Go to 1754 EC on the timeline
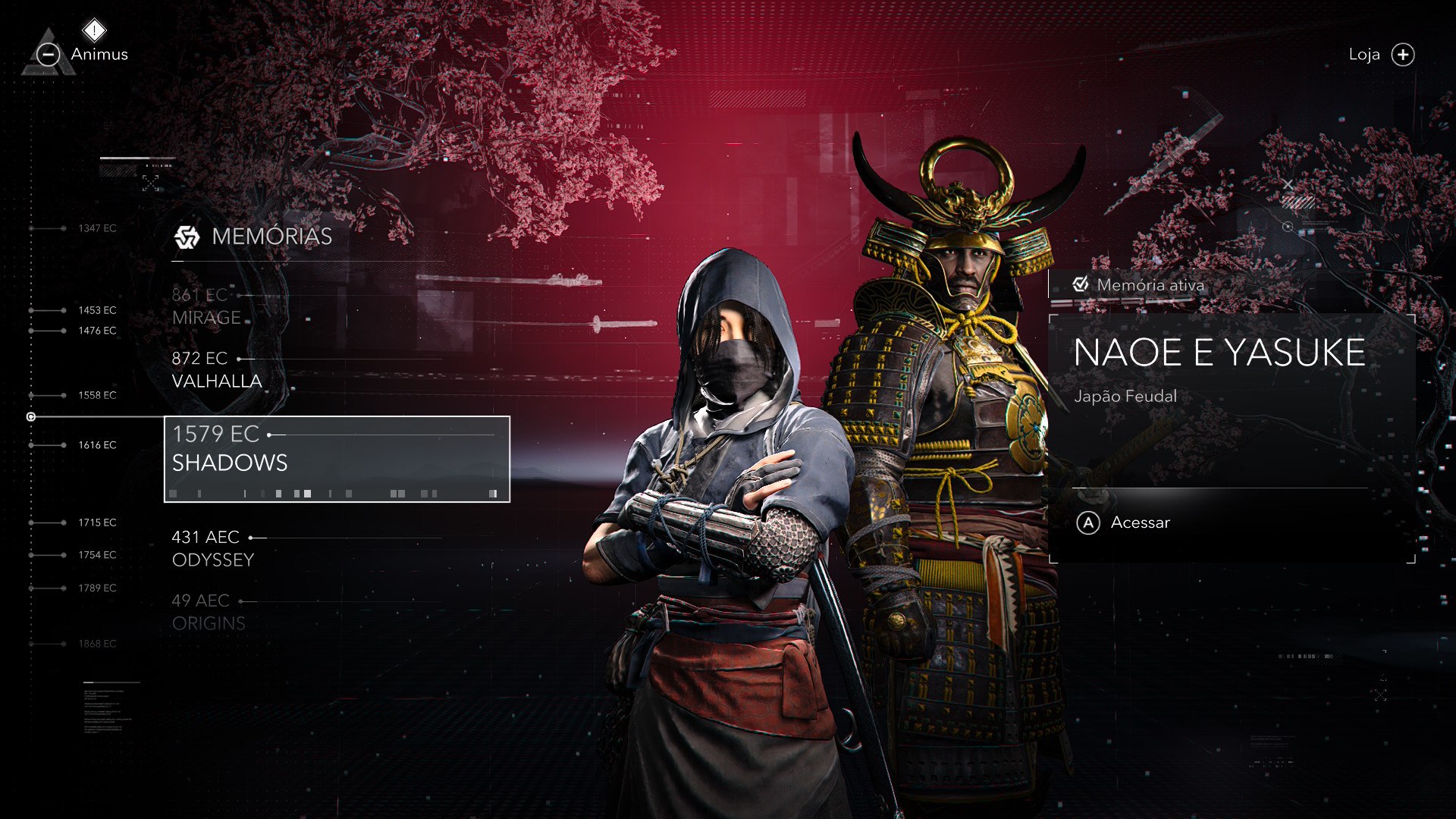Viewport: 1456px width, 819px height. tap(97, 555)
